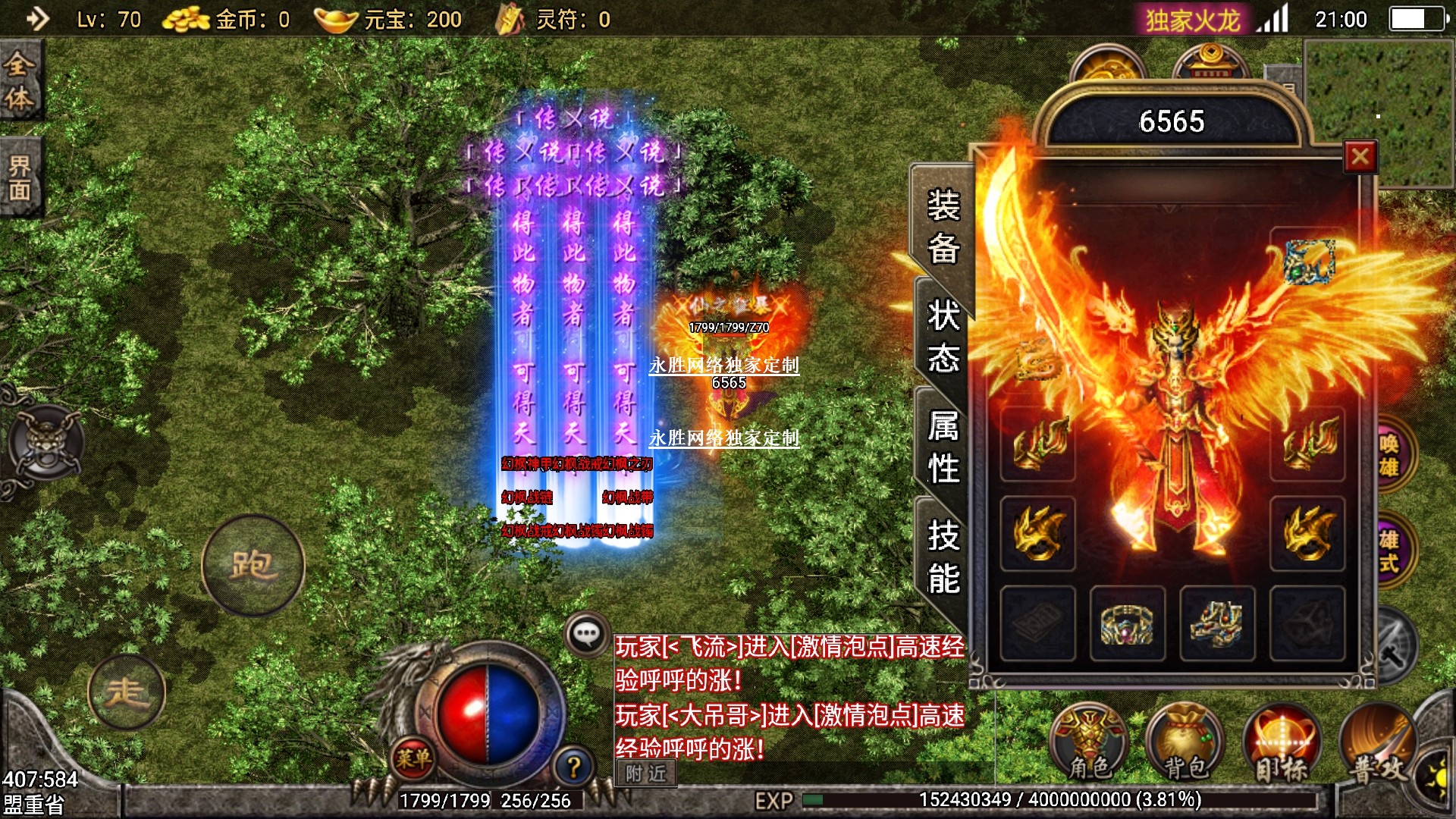Tap the 跑 run button
The width and height of the screenshot is (1456, 819).
click(253, 565)
